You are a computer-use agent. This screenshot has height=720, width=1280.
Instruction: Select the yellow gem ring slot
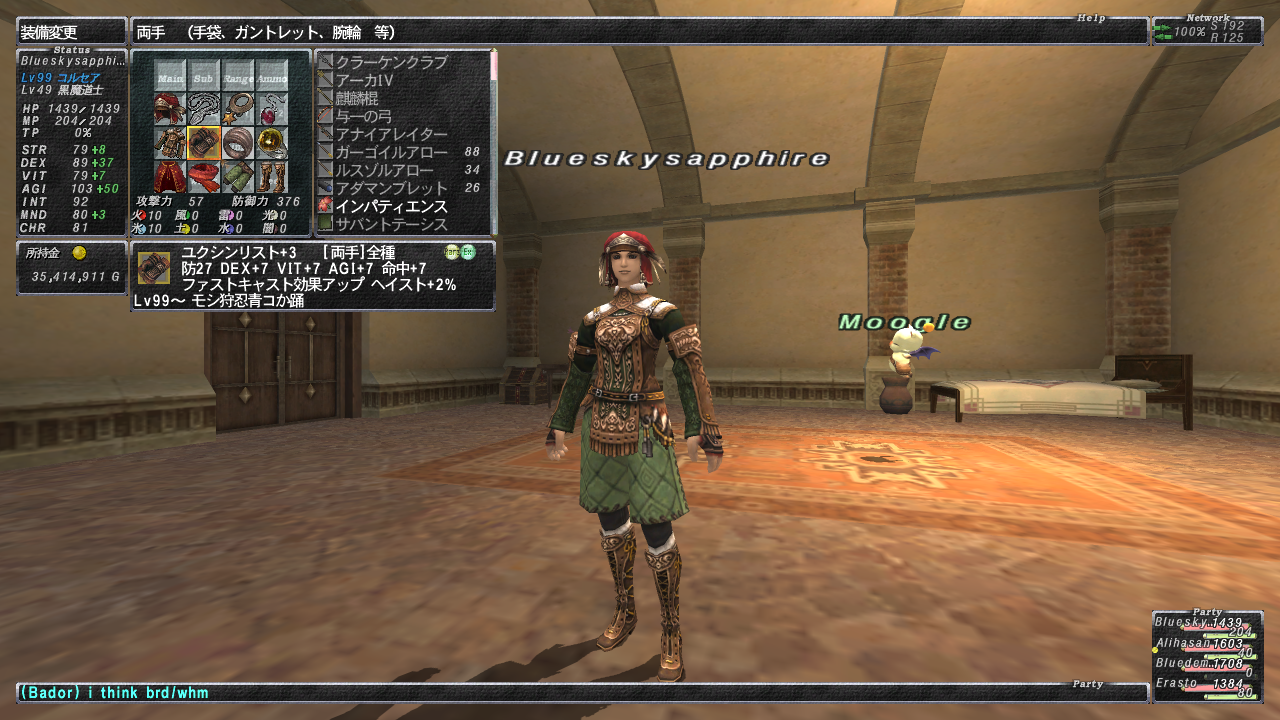click(272, 143)
